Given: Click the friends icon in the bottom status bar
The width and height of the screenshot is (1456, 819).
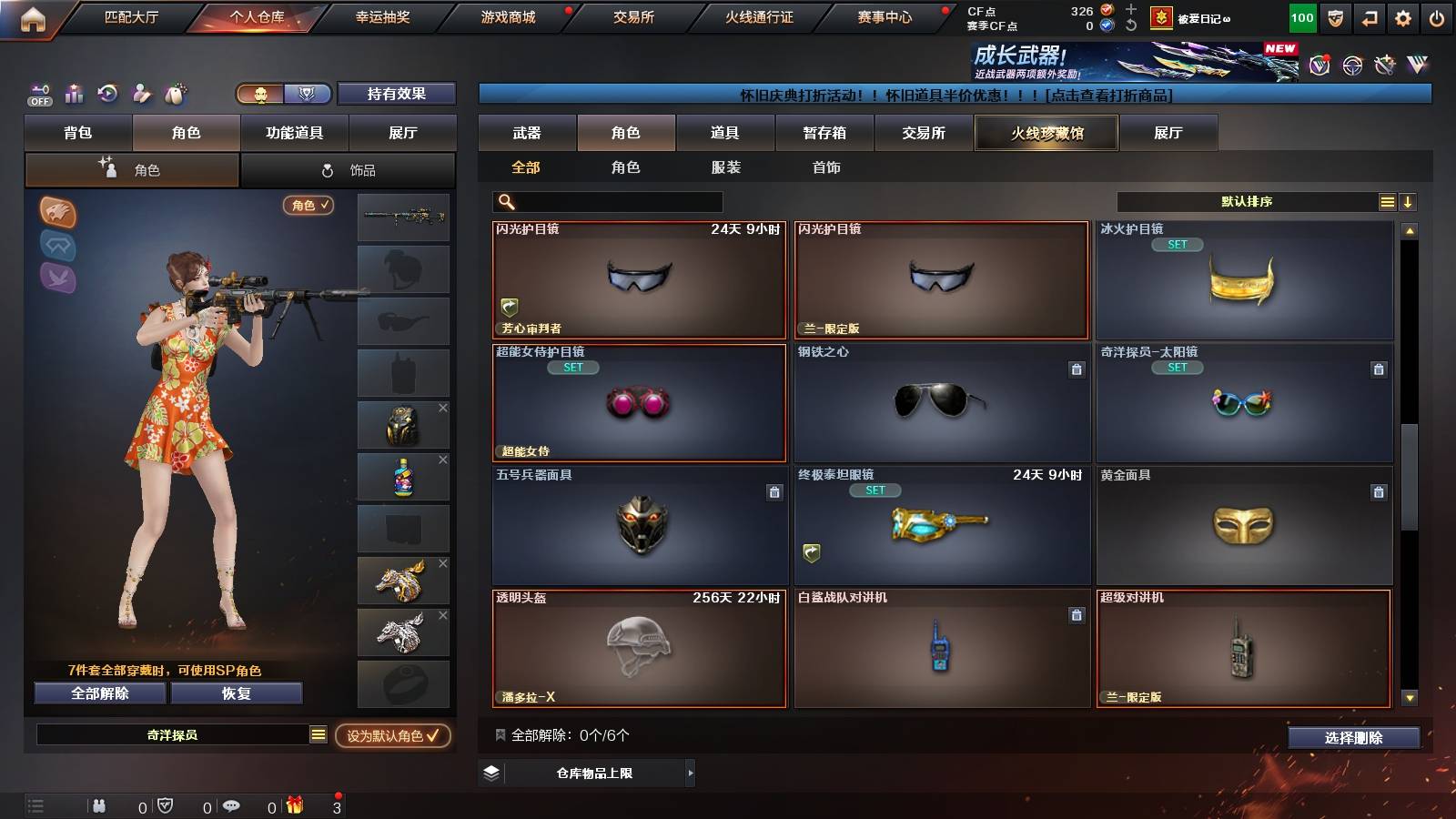Looking at the screenshot, I should tap(100, 804).
